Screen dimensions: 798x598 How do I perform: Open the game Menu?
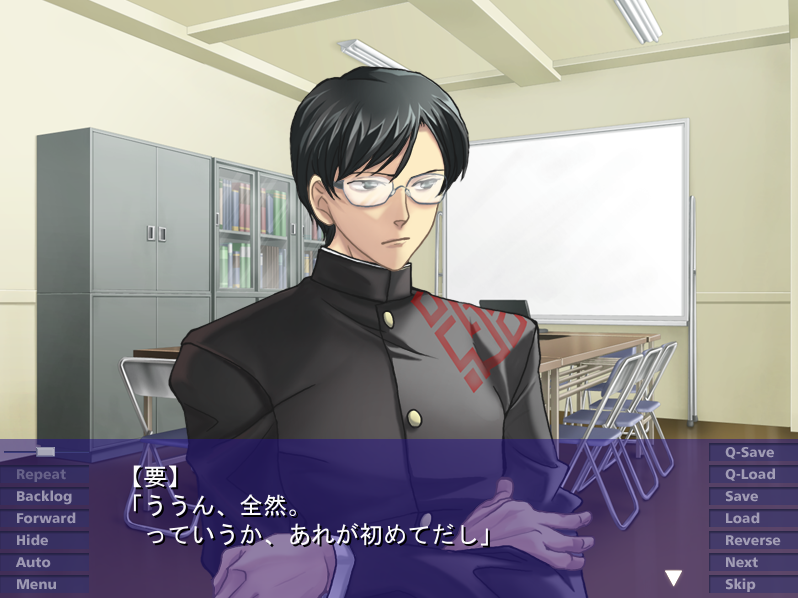36,585
